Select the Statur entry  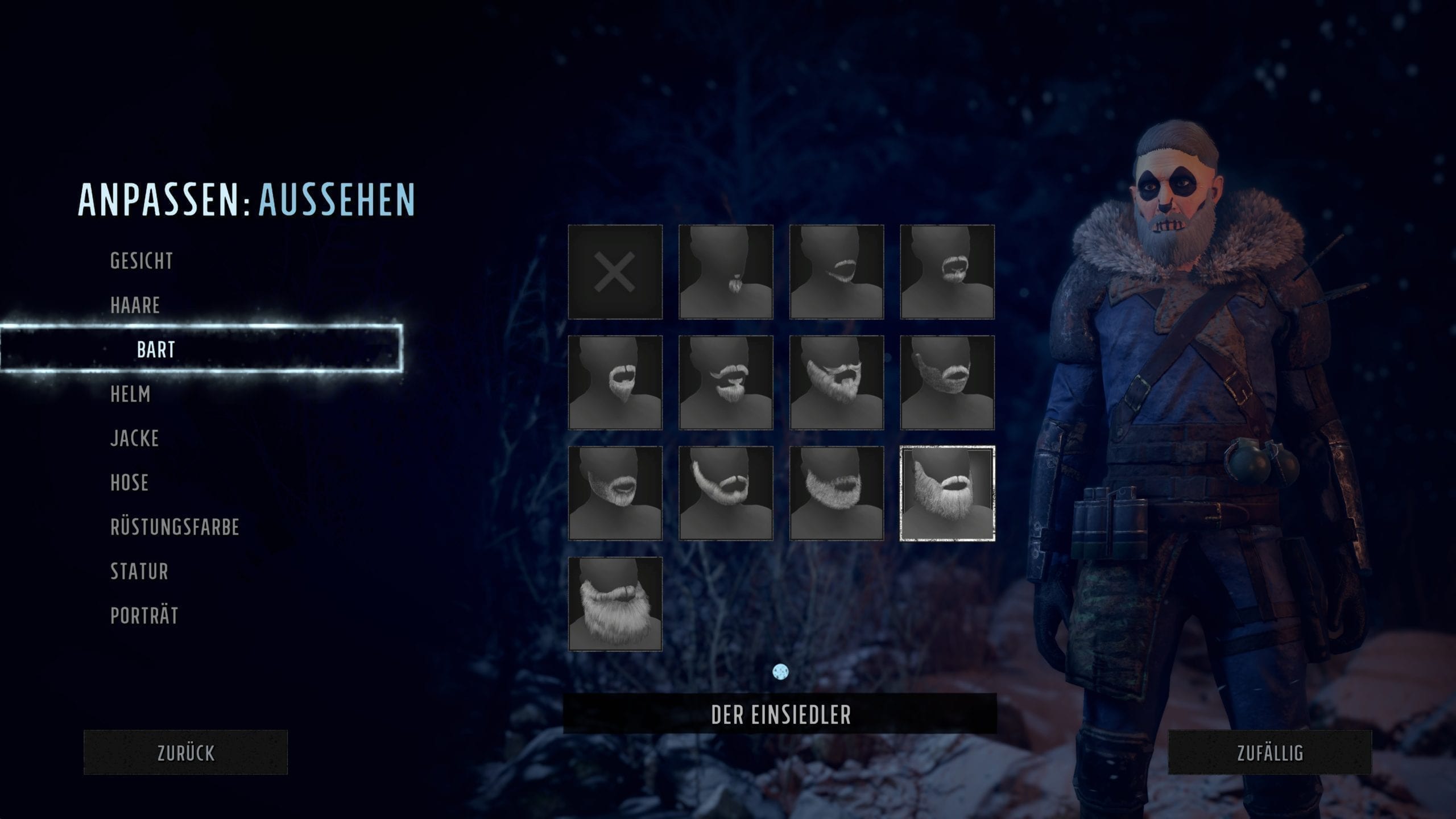(139, 572)
